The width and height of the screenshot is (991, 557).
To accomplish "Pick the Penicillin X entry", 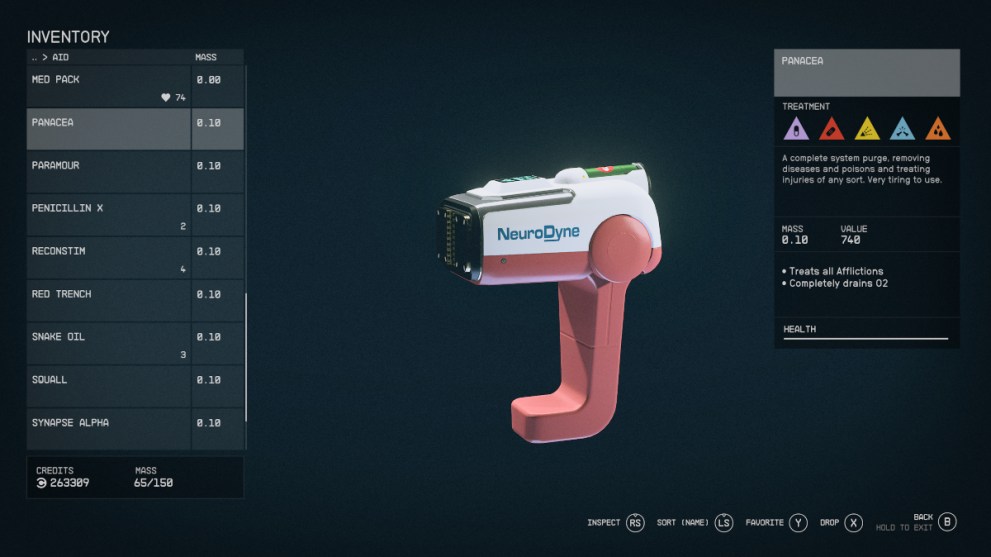I will (x=108, y=215).
